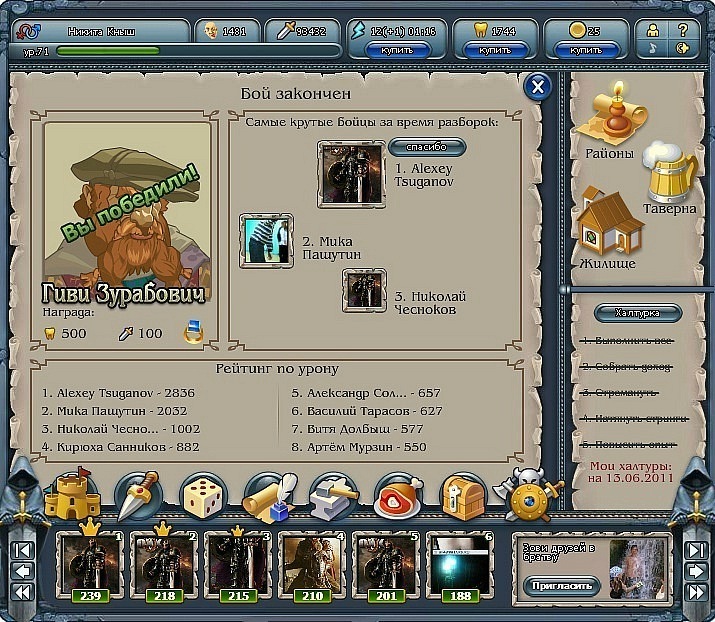Viewport: 715px width, 622px height.
Task: Open the Халтурка tasks panel
Action: pos(636,313)
